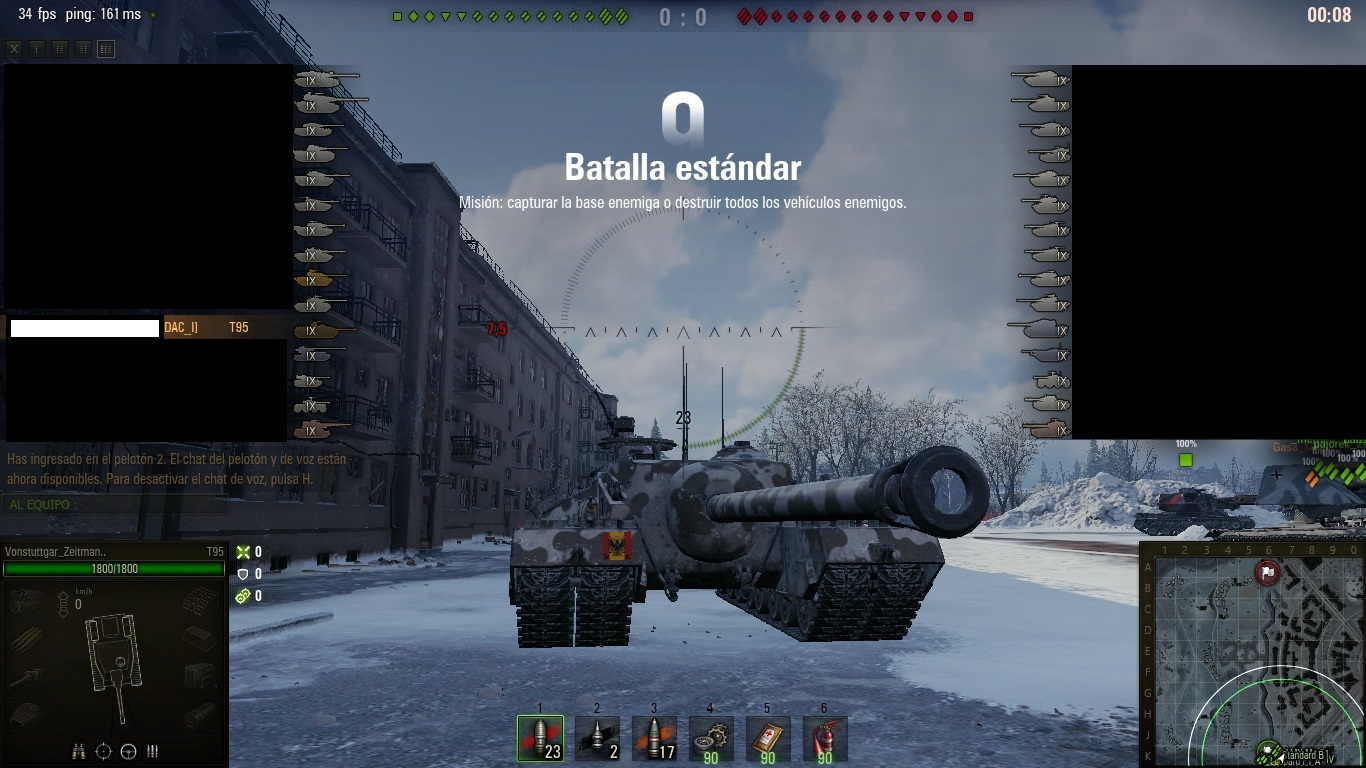
Task: Click the minimap
Action: [1252, 654]
